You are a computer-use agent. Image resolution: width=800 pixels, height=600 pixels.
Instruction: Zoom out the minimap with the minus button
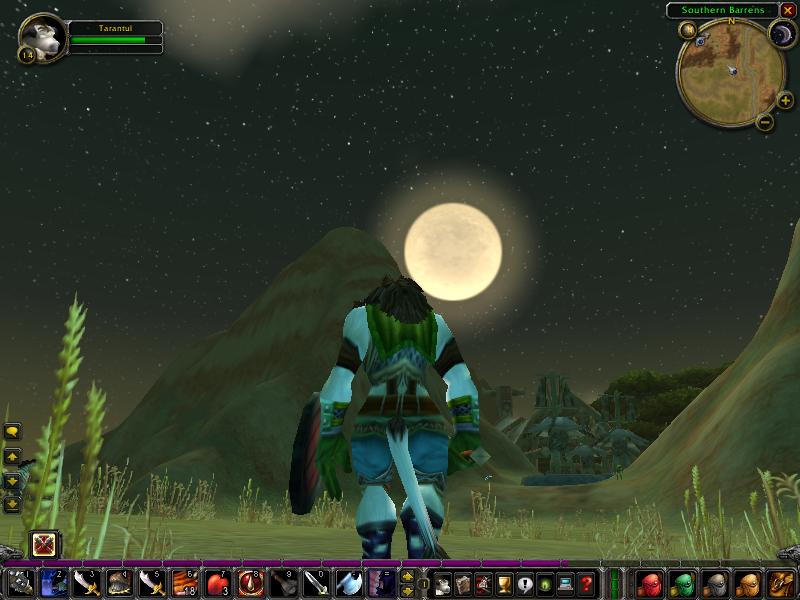pos(764,122)
